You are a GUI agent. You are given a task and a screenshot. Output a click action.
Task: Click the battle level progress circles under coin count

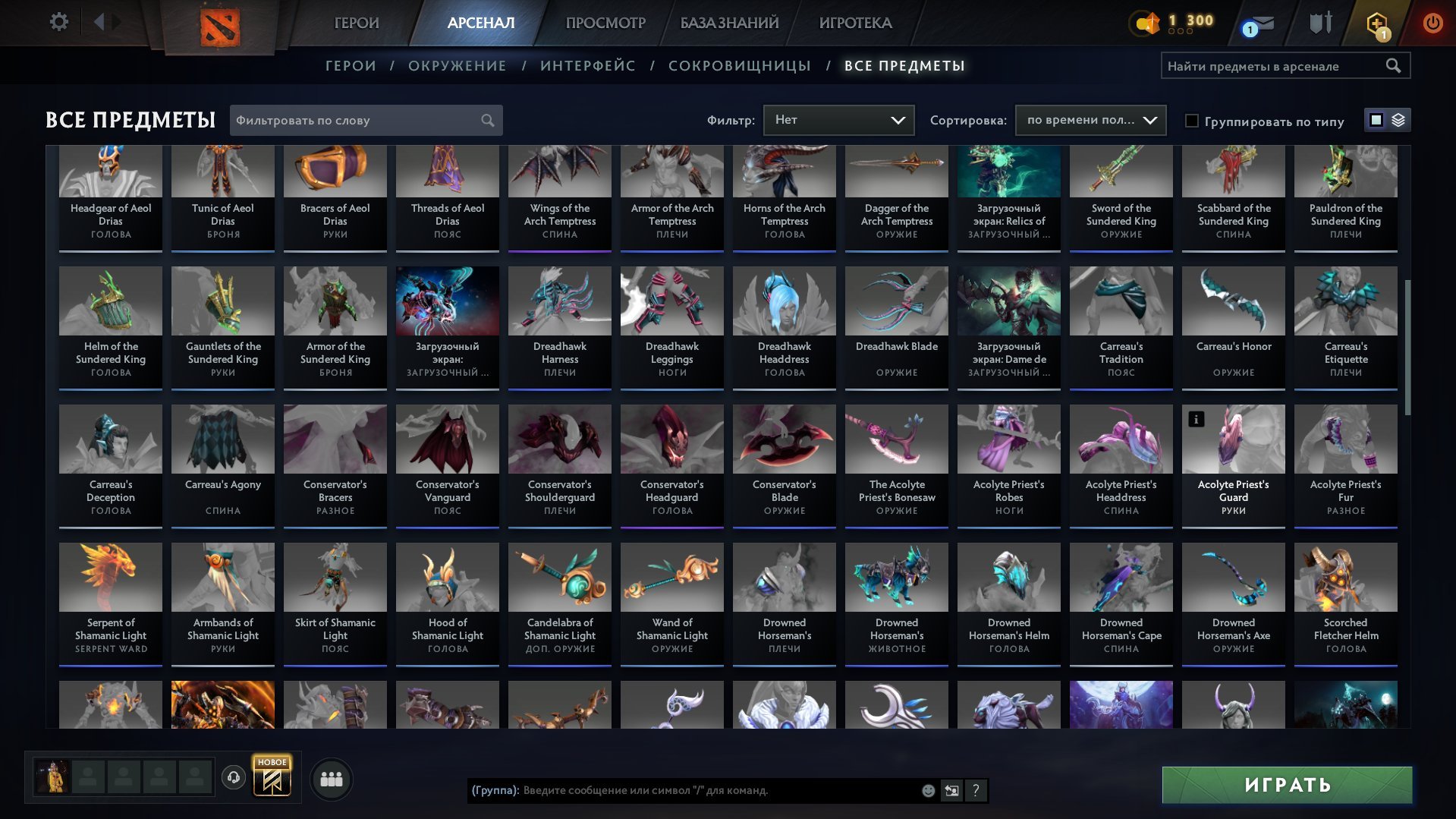tap(1180, 33)
